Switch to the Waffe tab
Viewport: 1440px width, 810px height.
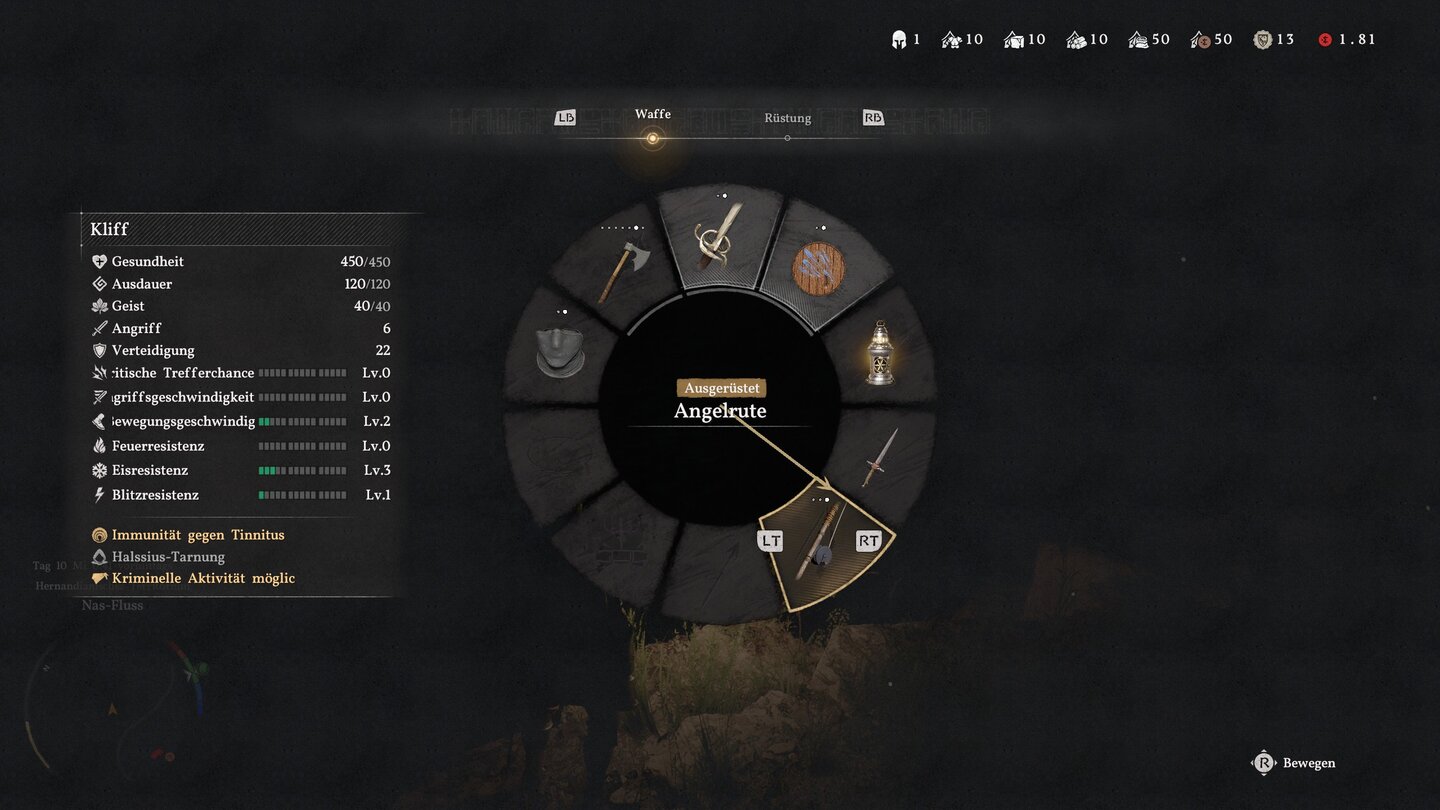tap(652, 116)
